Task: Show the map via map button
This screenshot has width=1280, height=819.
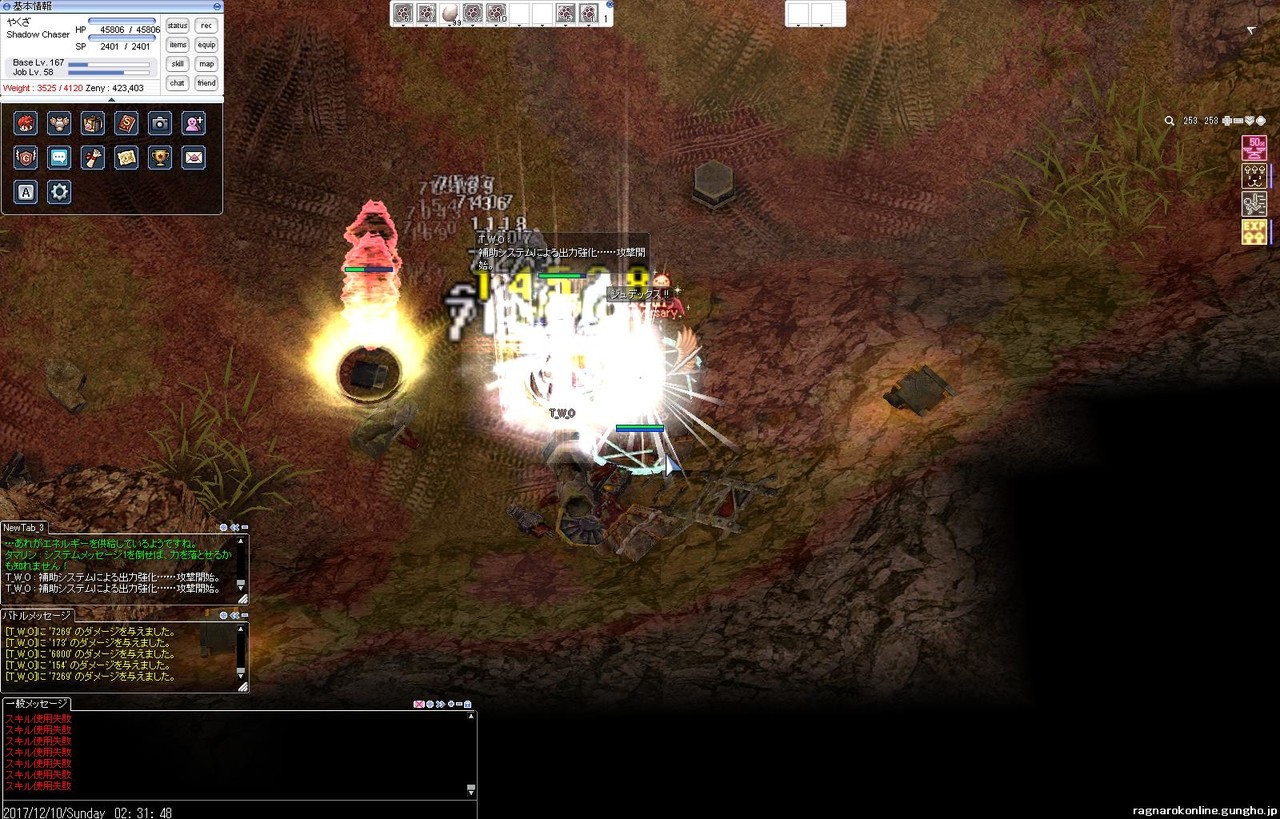Action: click(207, 64)
